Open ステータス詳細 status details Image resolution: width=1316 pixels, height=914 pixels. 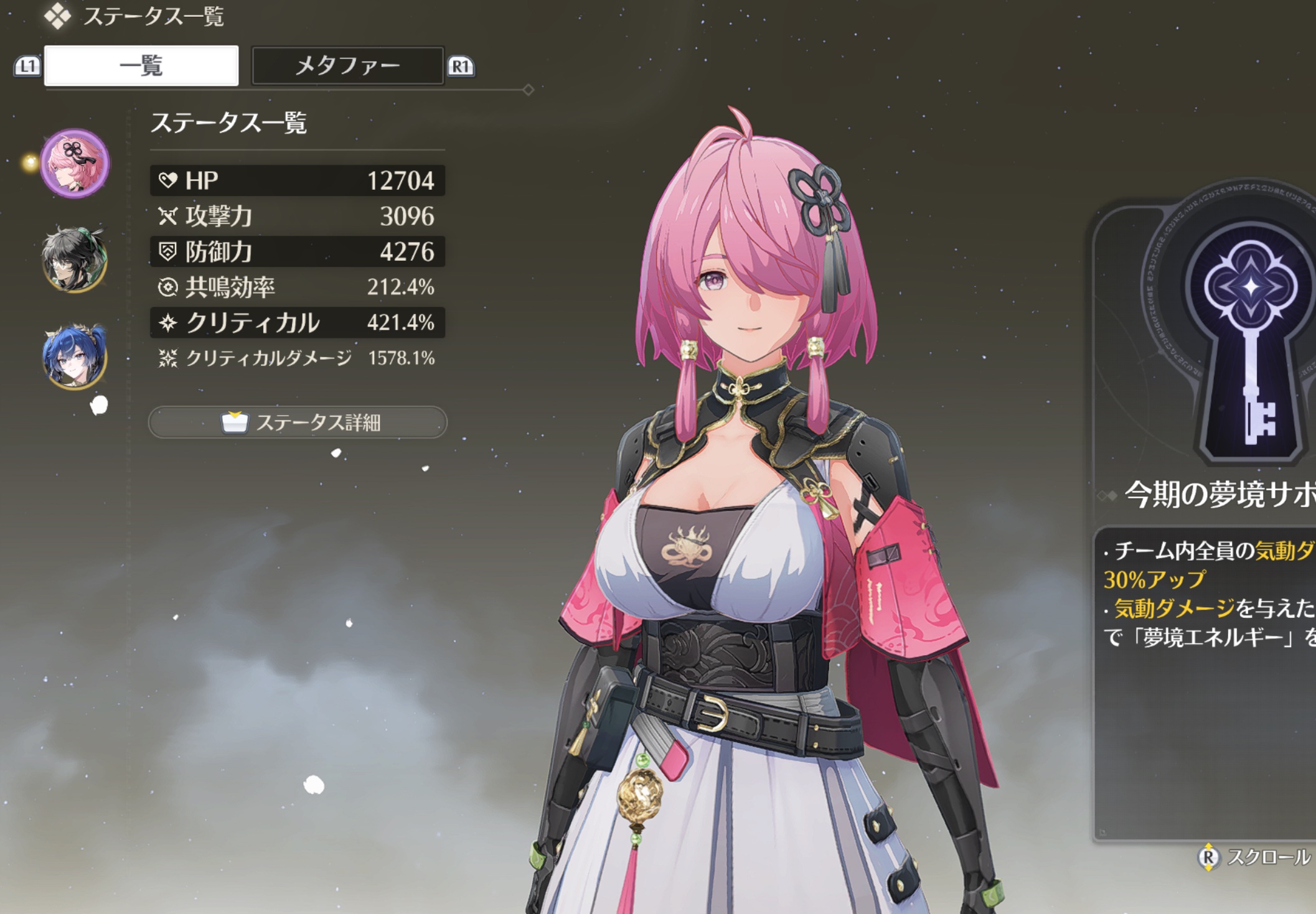298,422
